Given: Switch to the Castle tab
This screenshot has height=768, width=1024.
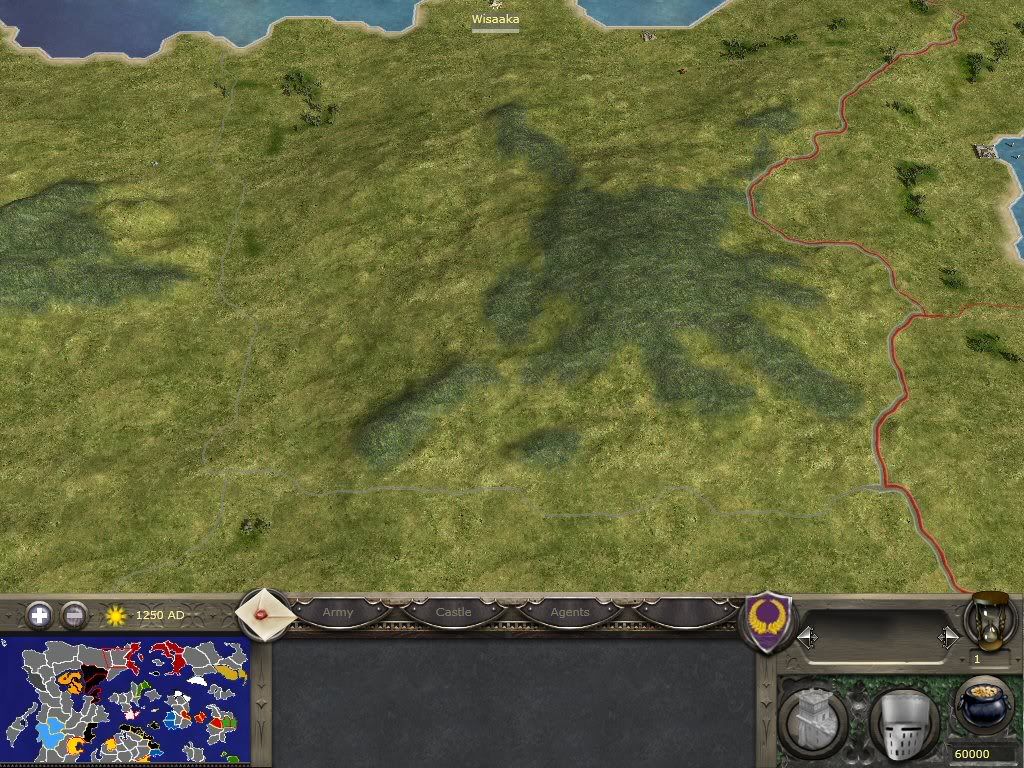Looking at the screenshot, I should (x=453, y=612).
